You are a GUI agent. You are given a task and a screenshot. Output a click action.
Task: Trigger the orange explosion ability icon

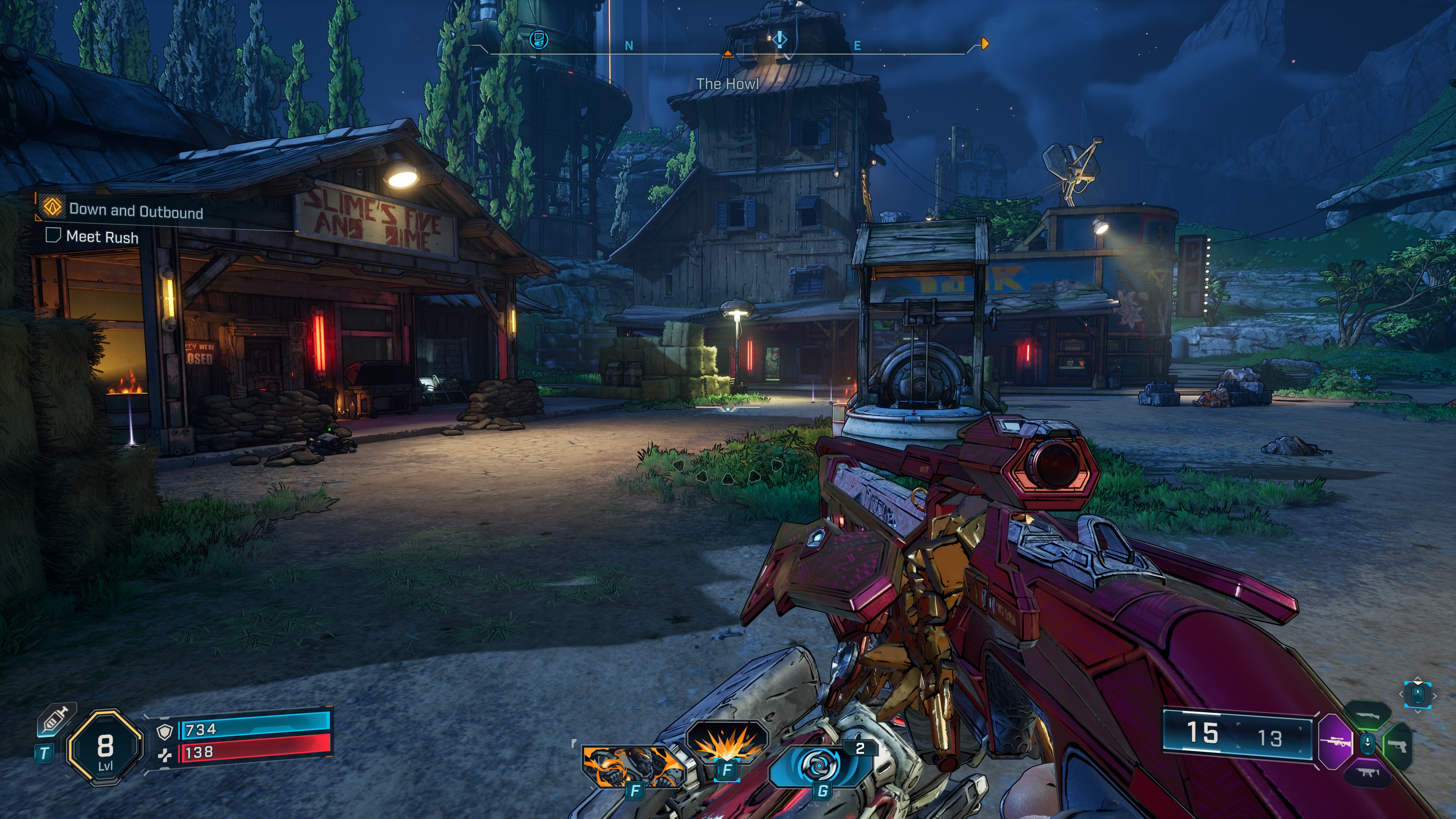tap(728, 742)
